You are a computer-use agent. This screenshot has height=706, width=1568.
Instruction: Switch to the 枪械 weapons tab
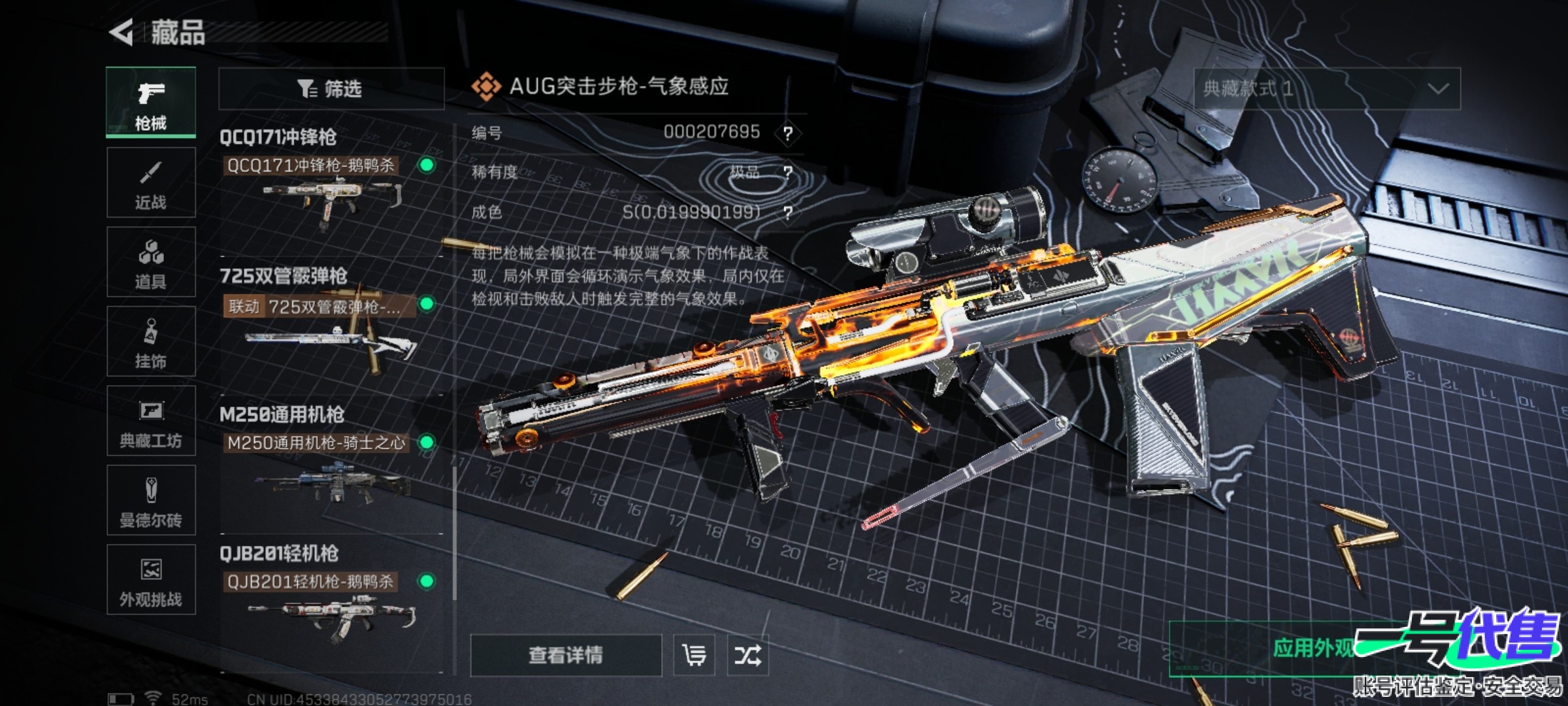pos(151,103)
